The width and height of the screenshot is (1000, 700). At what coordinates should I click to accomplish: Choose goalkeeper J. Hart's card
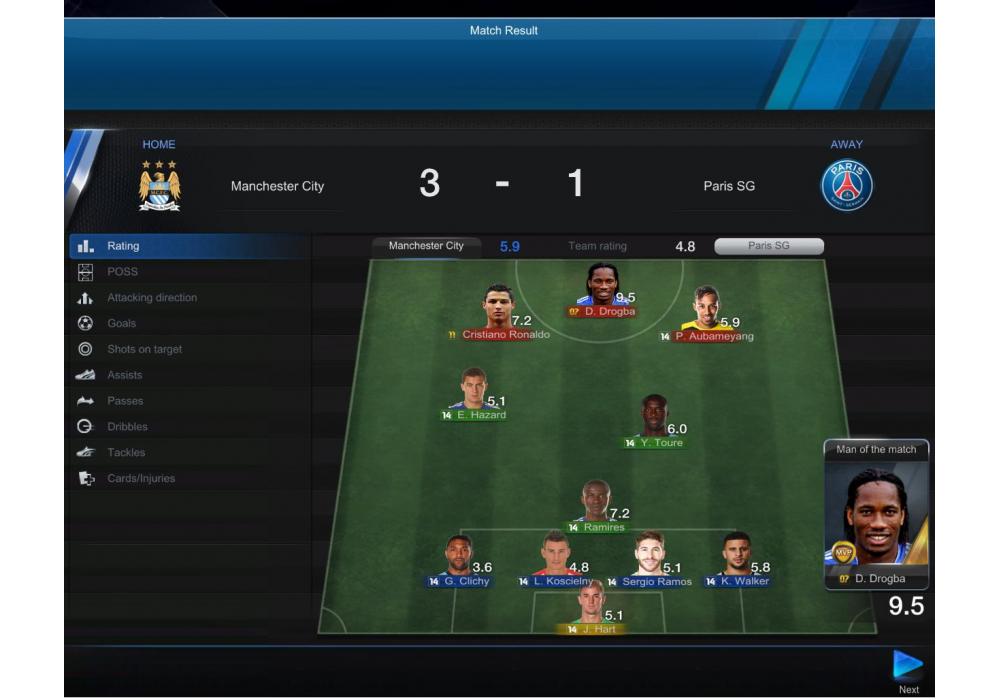[591, 606]
